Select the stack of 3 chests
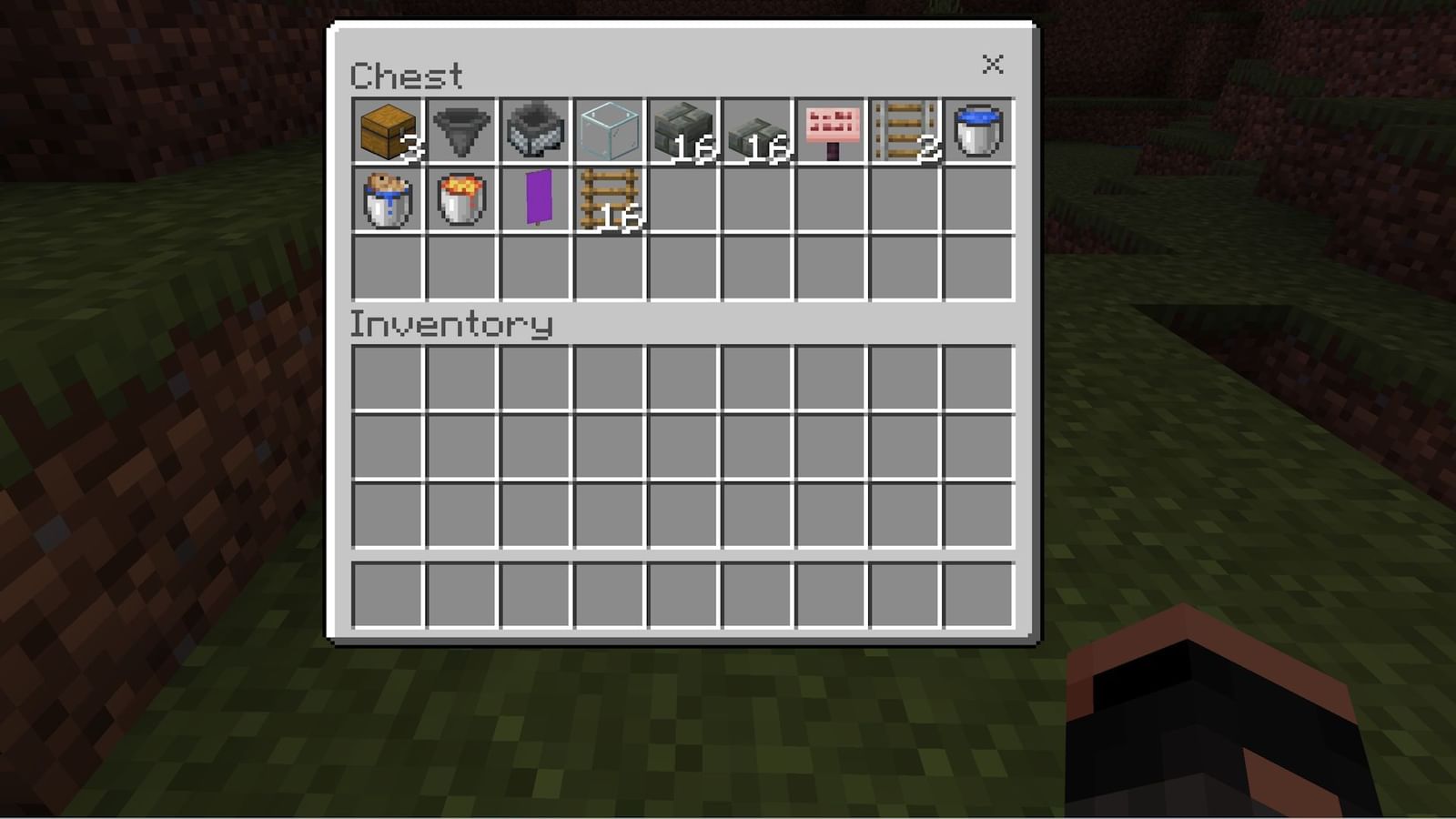This screenshot has width=1456, height=819. pyautogui.click(x=387, y=132)
